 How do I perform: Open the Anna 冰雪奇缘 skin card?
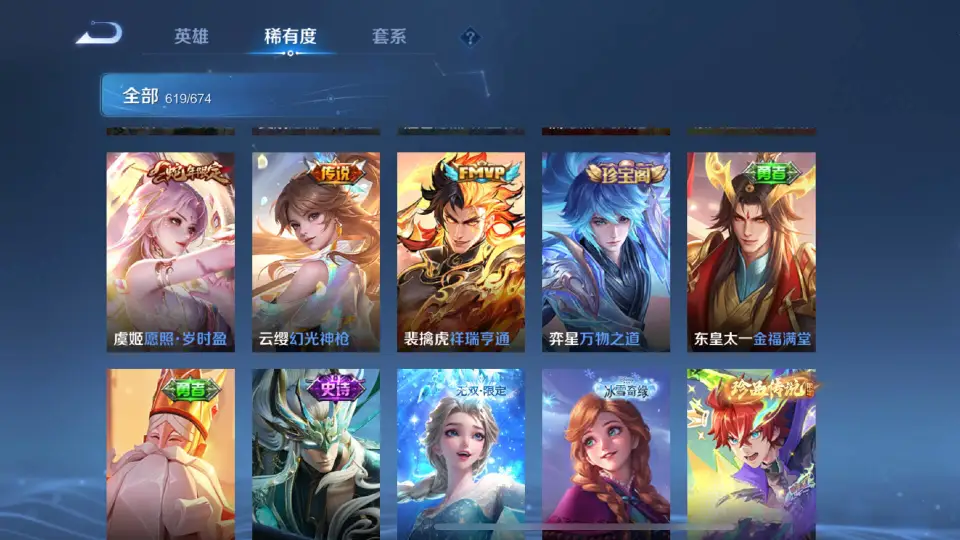[606, 453]
